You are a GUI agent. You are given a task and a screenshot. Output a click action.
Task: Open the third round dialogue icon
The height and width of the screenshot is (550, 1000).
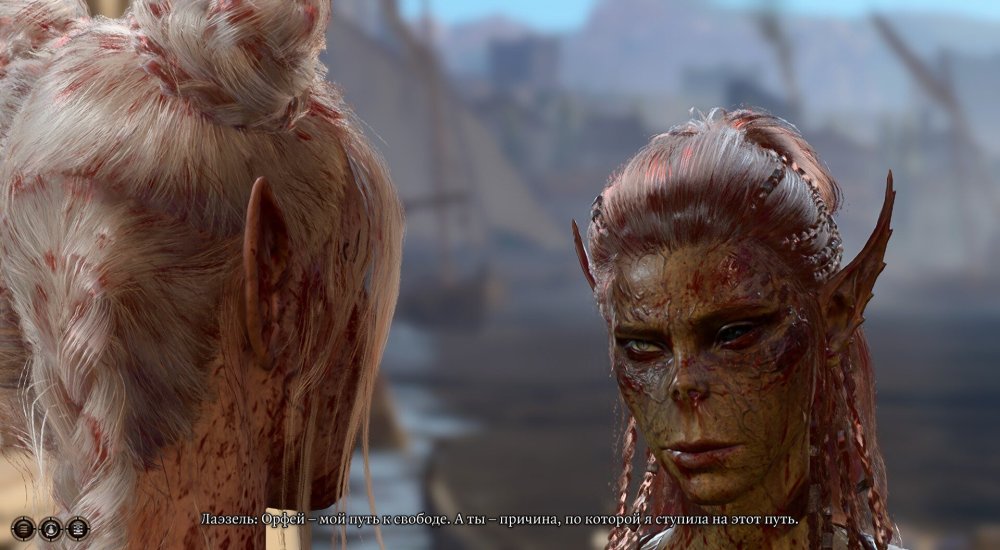pyautogui.click(x=77, y=528)
